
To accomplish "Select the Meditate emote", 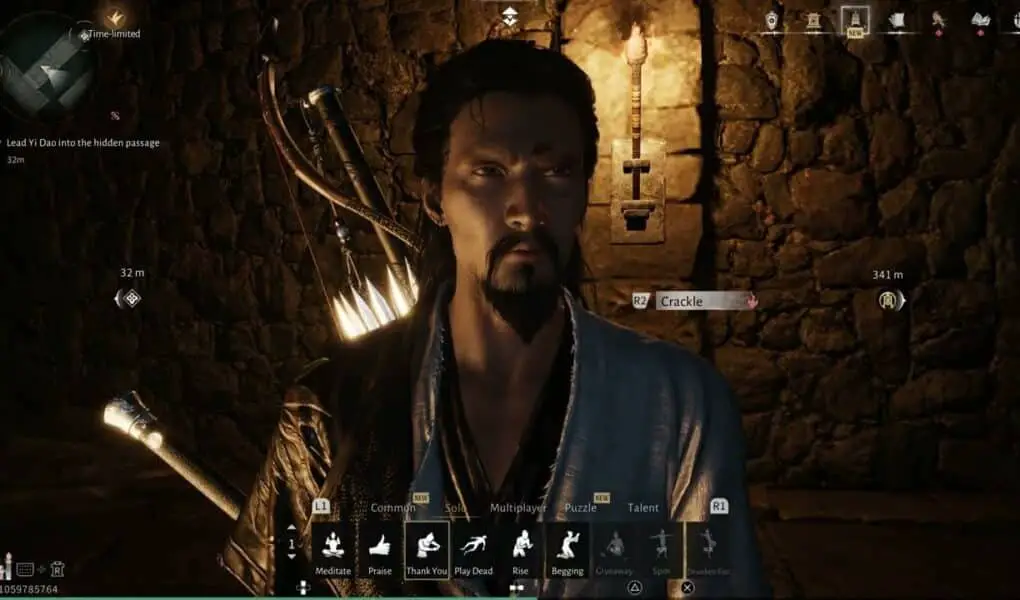I will [x=333, y=548].
